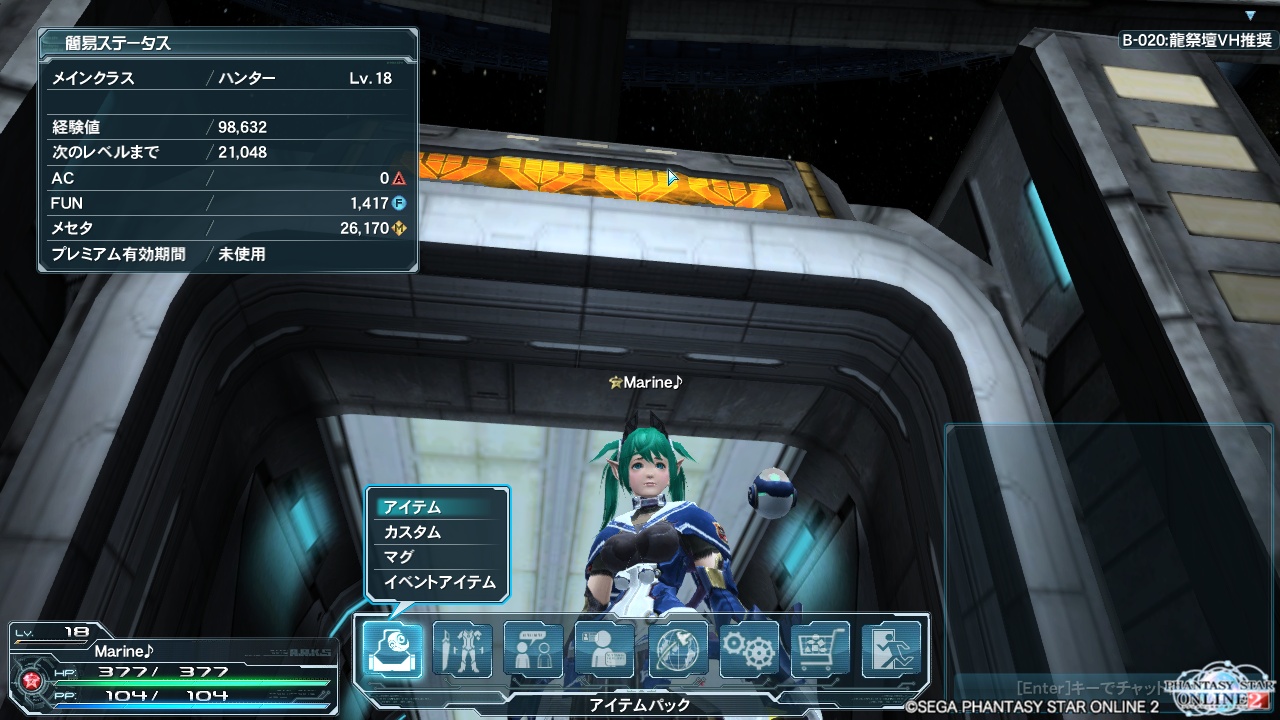Image resolution: width=1280 pixels, height=720 pixels.
Task: Open the マグ menu entry
Action: click(x=437, y=557)
